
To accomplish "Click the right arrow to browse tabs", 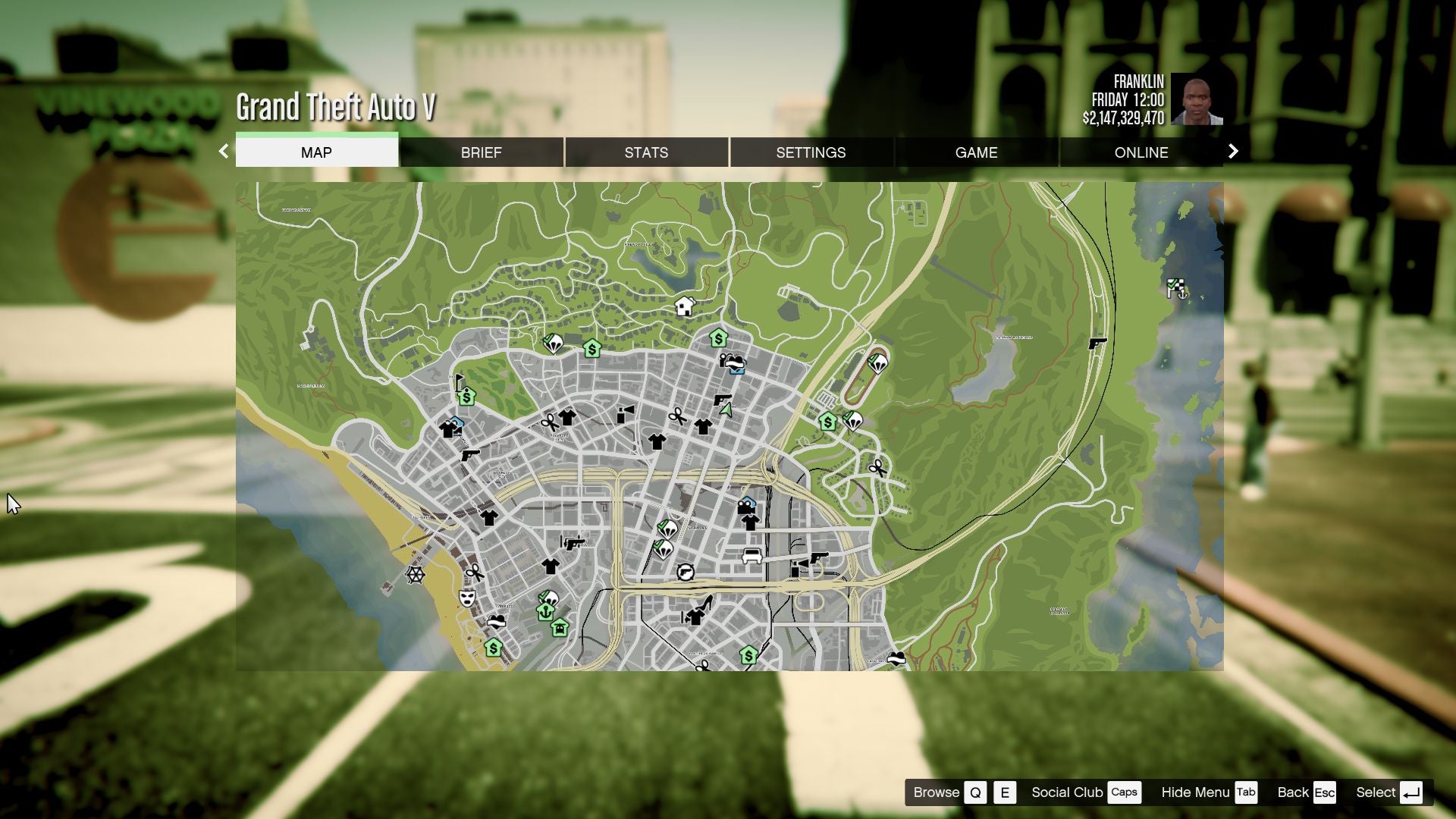I will [1232, 152].
